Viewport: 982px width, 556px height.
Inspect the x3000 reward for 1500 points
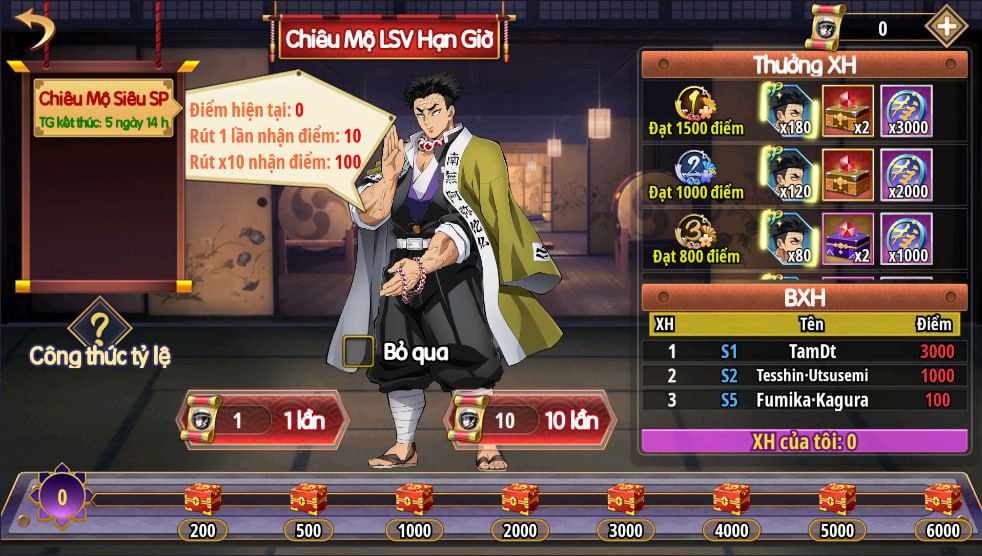(906, 111)
